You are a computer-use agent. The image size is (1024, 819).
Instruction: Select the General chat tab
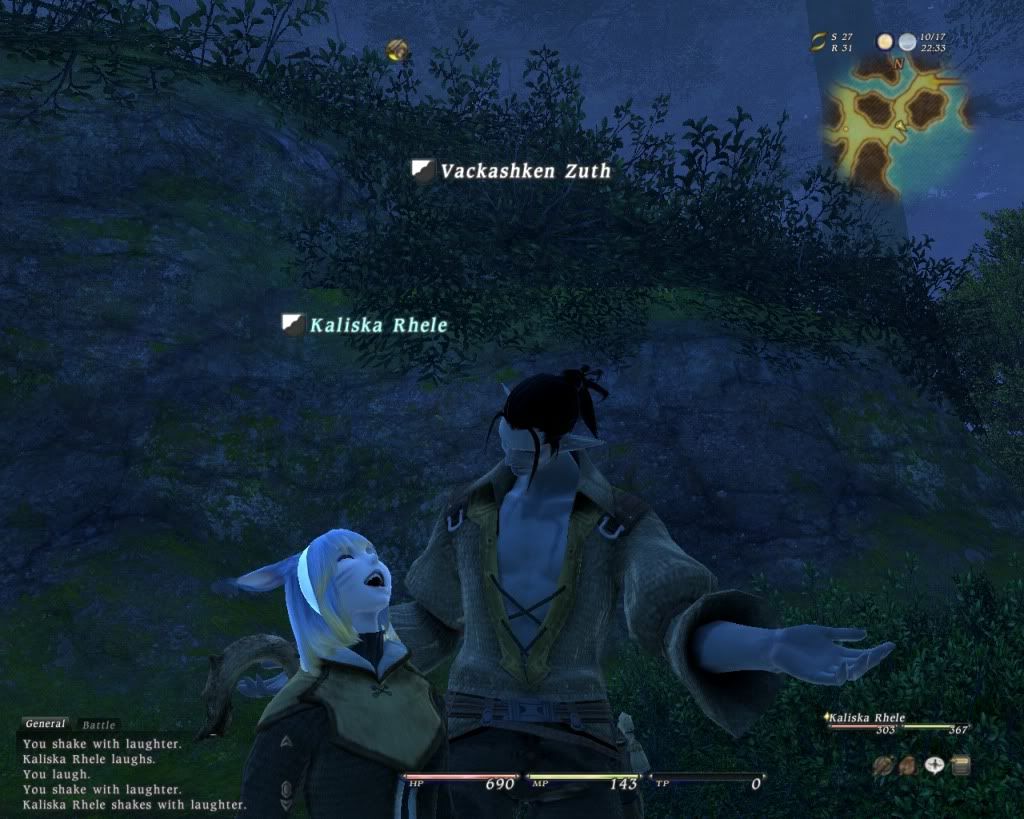tap(45, 724)
